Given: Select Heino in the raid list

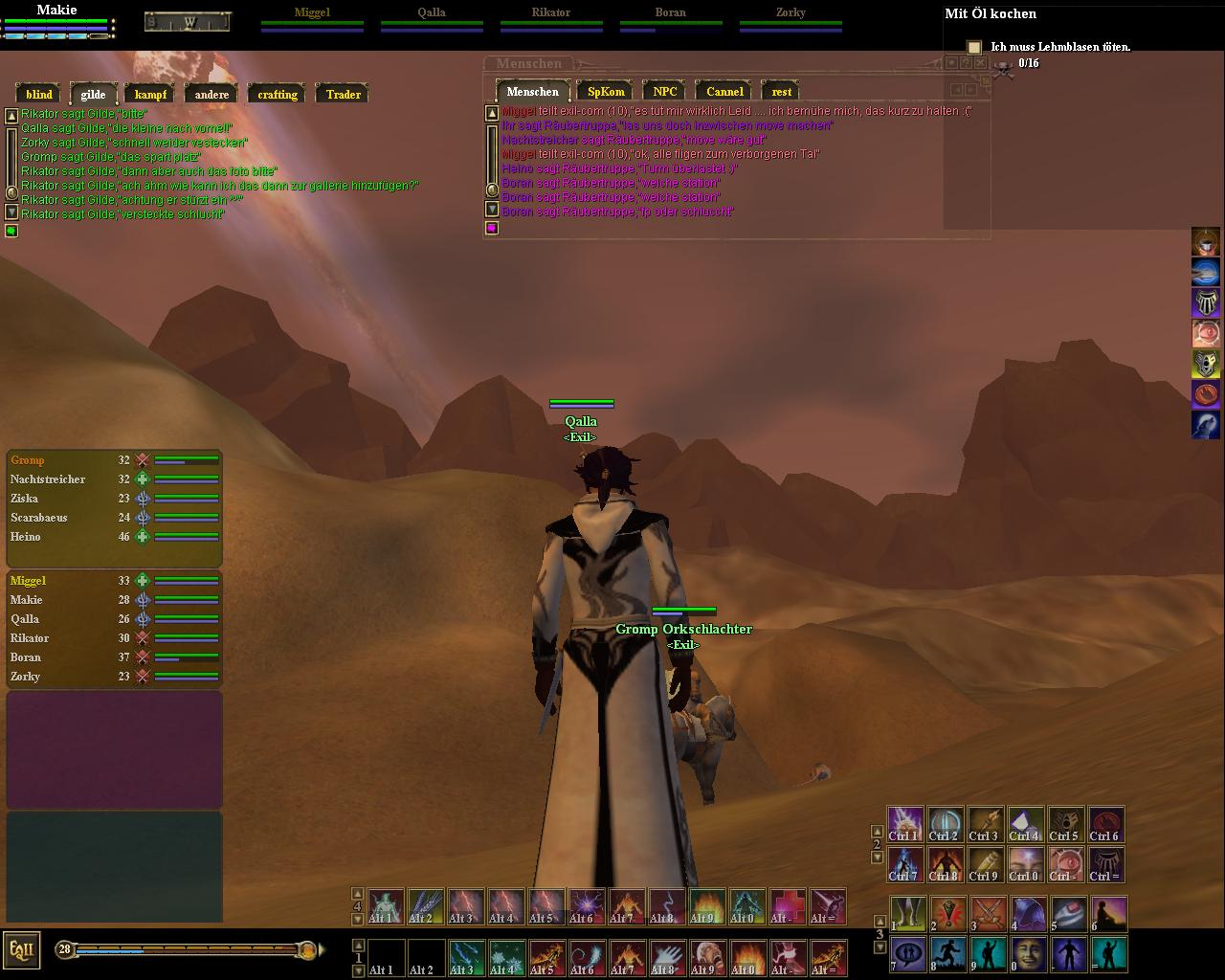Looking at the screenshot, I should pos(26,537).
